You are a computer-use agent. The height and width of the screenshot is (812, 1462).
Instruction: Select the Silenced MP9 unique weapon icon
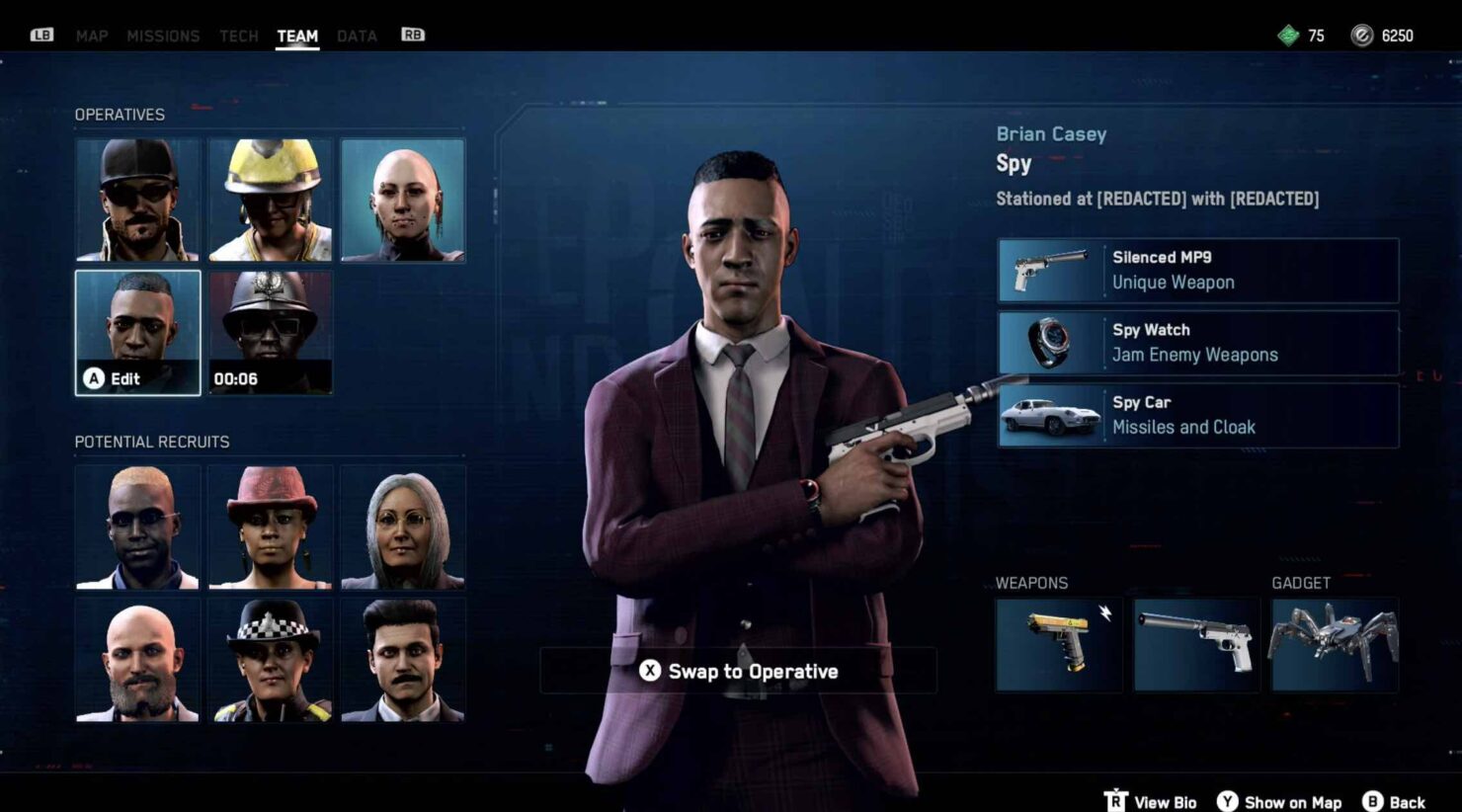tap(1053, 270)
